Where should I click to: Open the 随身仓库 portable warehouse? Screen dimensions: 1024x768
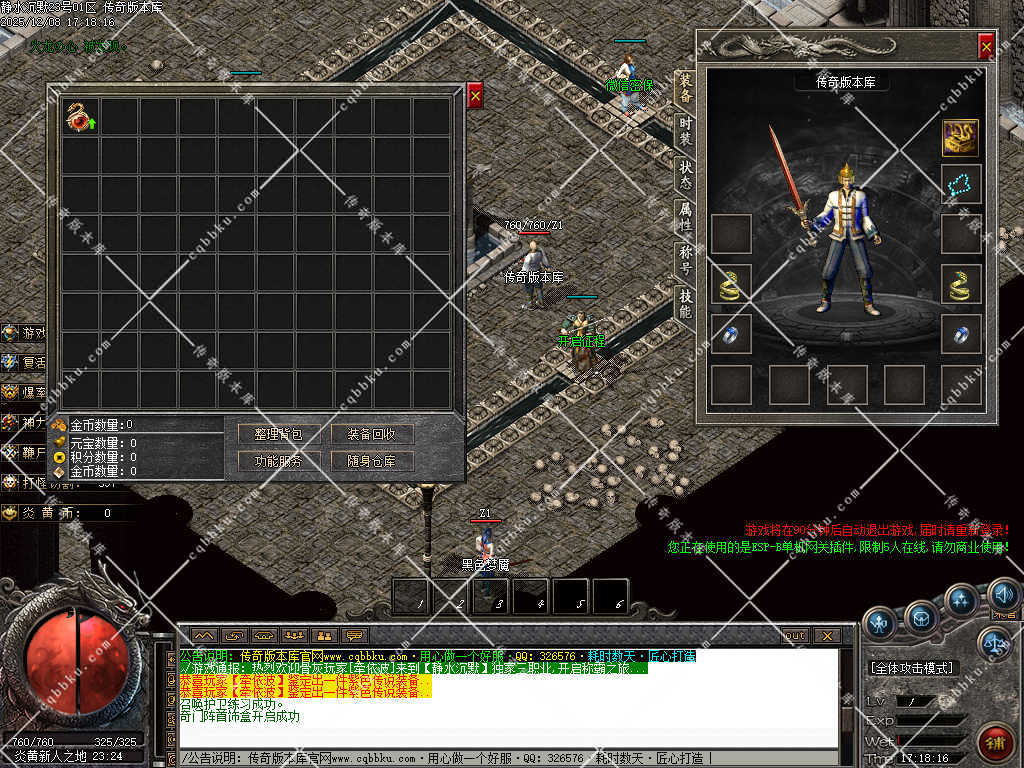pyautogui.click(x=372, y=461)
